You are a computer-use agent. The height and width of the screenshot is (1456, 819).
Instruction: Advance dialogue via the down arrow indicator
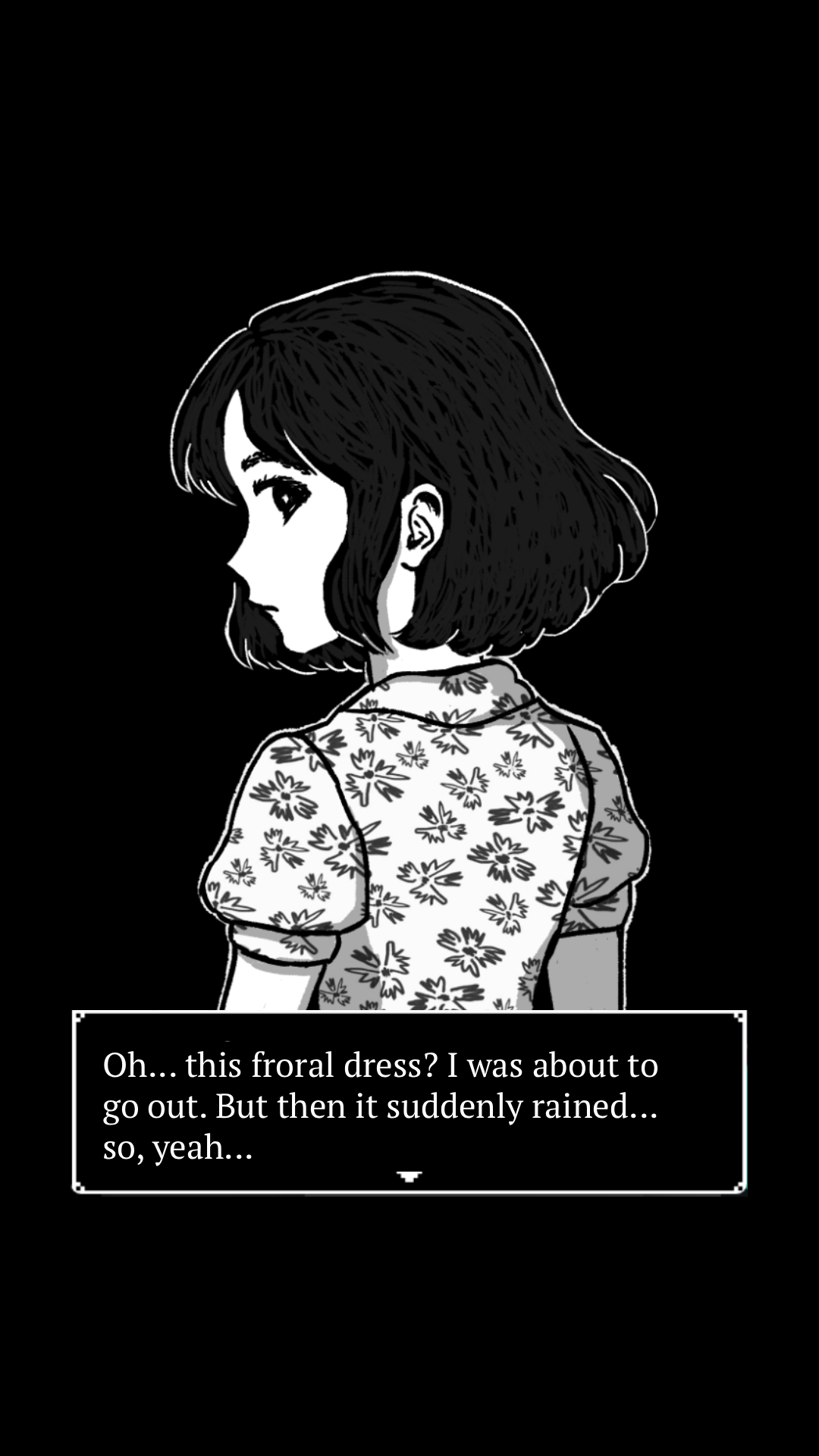(409, 1176)
